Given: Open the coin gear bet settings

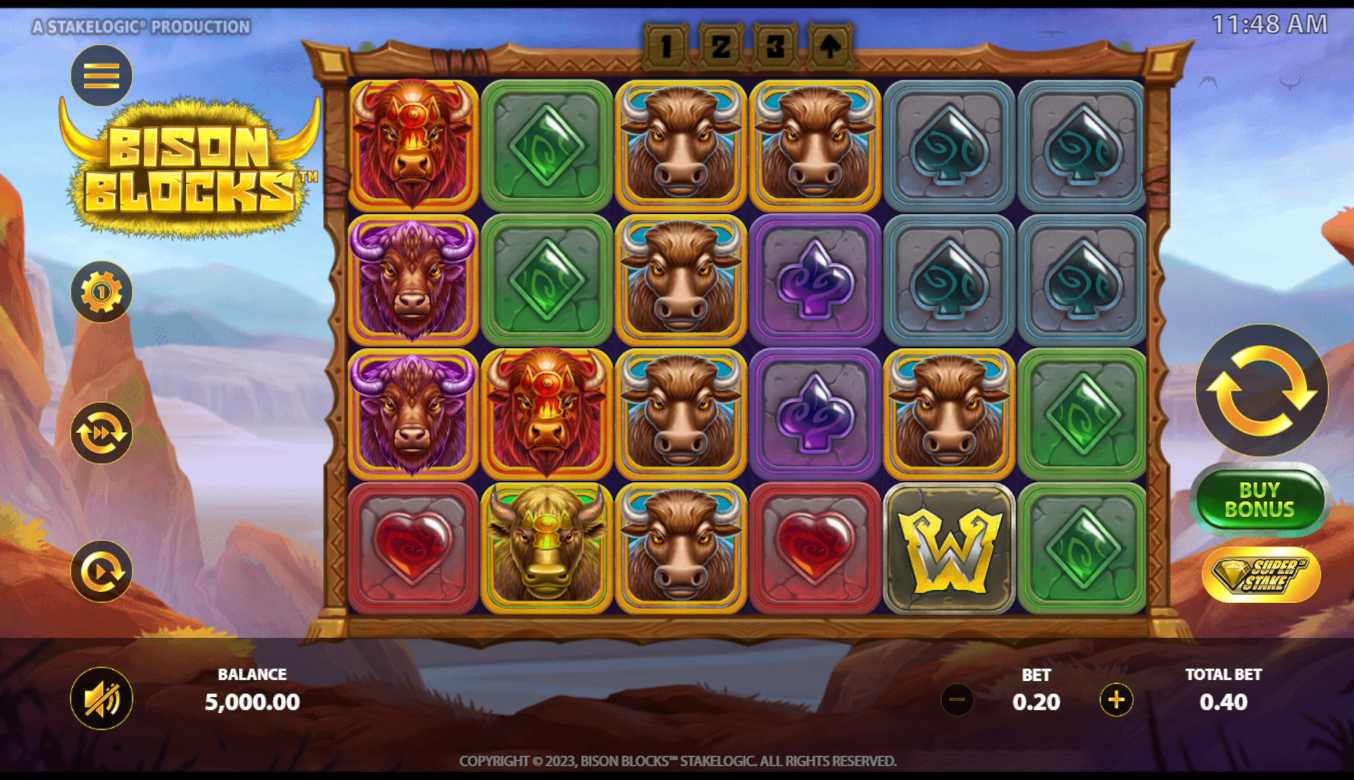Looking at the screenshot, I should click(101, 292).
